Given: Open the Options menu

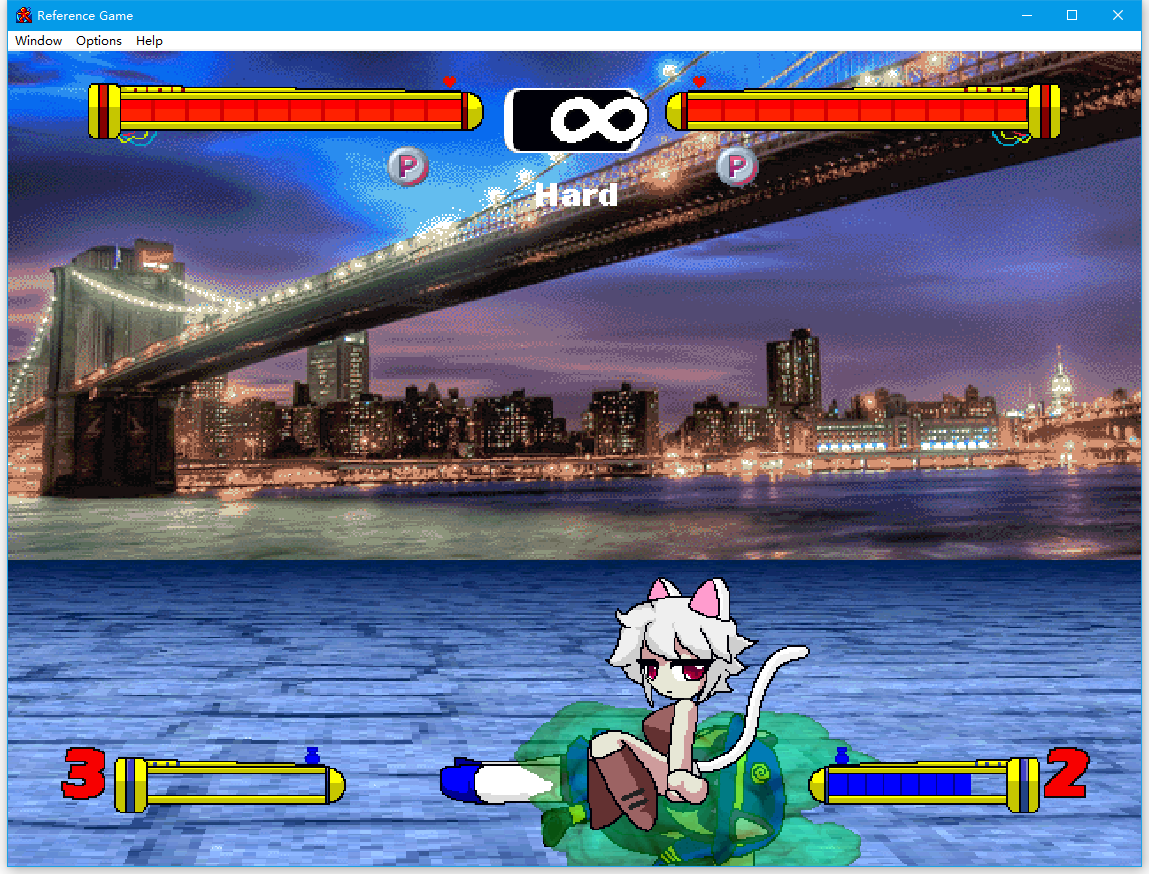Looking at the screenshot, I should click(99, 41).
